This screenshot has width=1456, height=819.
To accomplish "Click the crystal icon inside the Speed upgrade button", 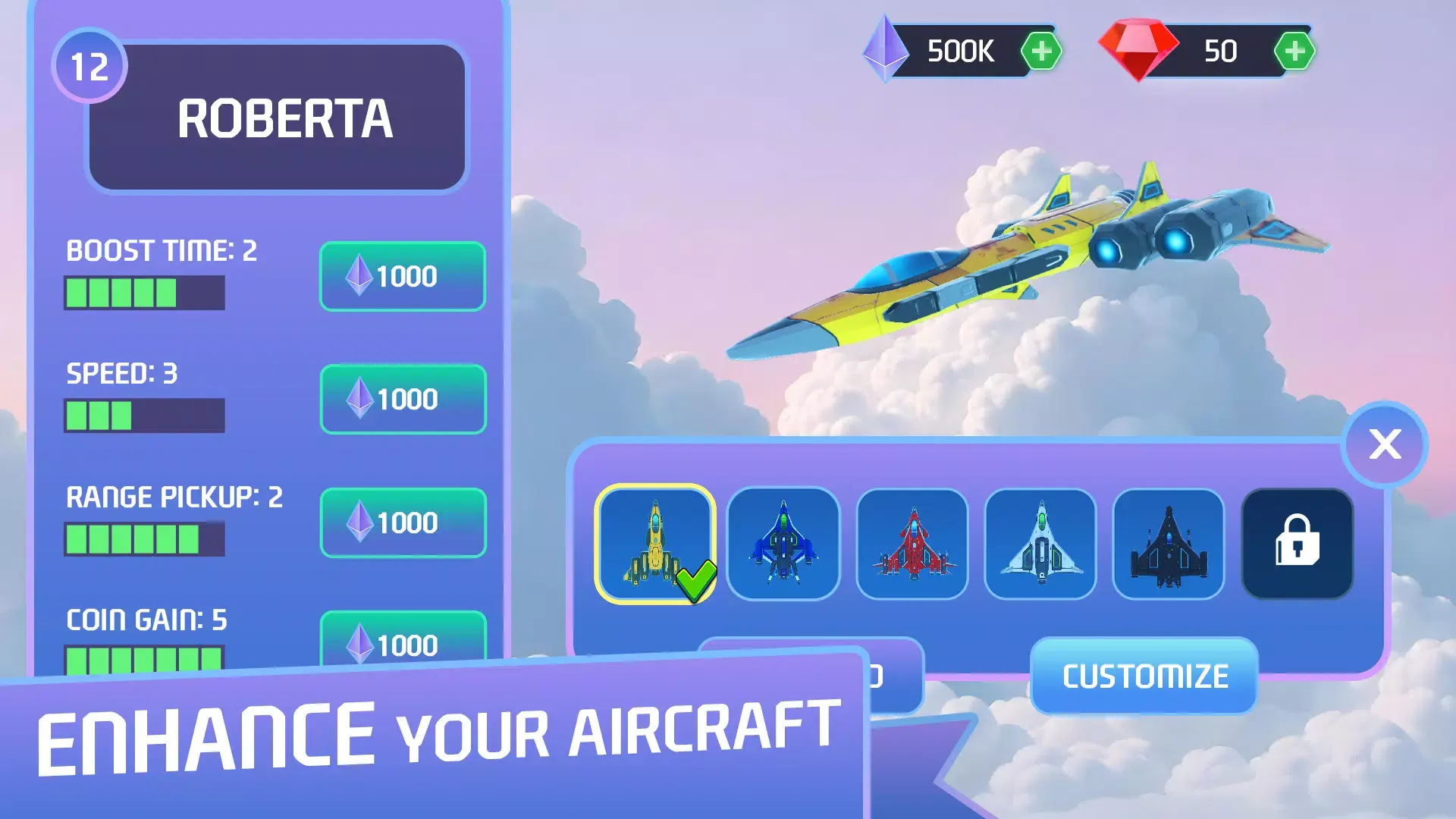I will [362, 400].
